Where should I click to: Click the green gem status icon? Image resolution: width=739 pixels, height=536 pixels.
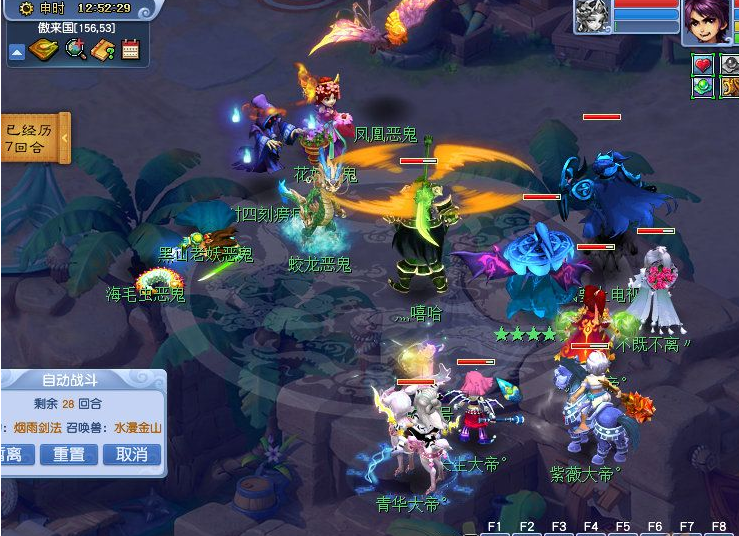pos(703,86)
